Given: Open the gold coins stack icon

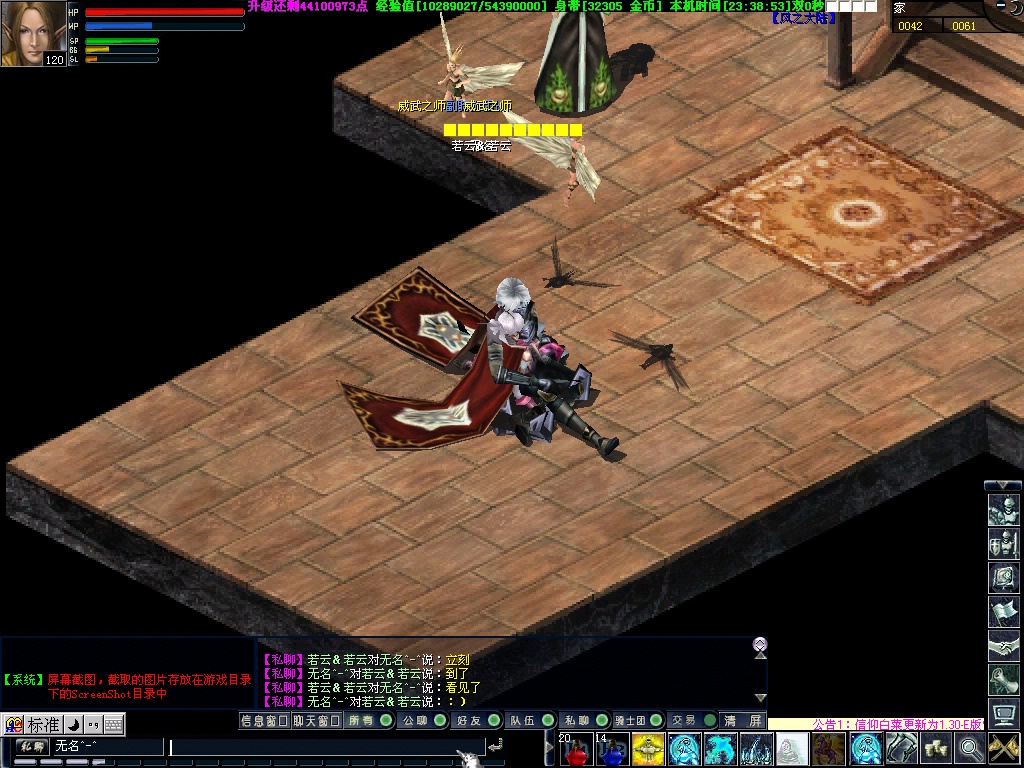Looking at the screenshot, I should tap(936, 748).
